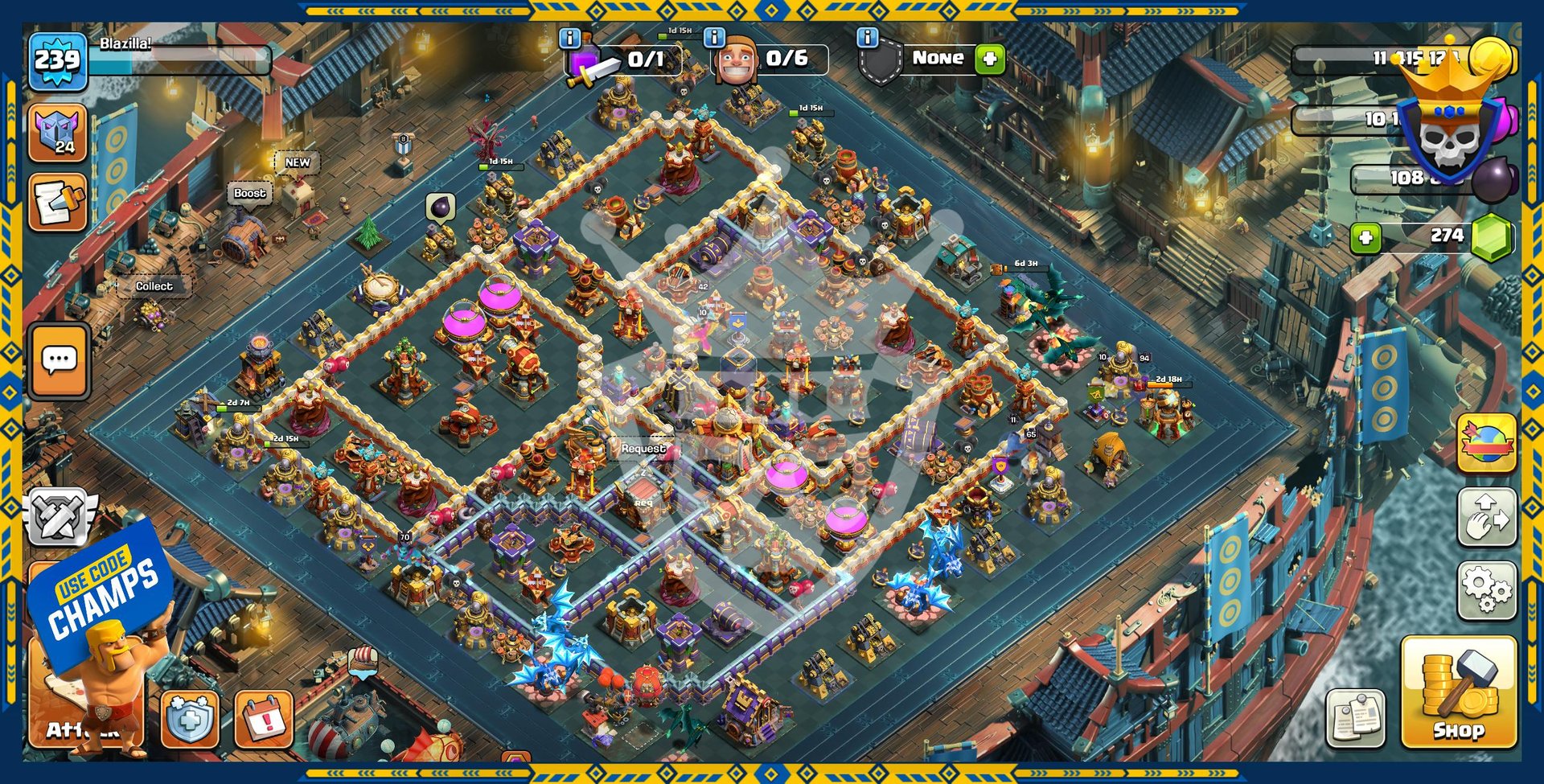Open the clipboard notes button beside Shop
The width and height of the screenshot is (1544, 784).
click(1356, 716)
